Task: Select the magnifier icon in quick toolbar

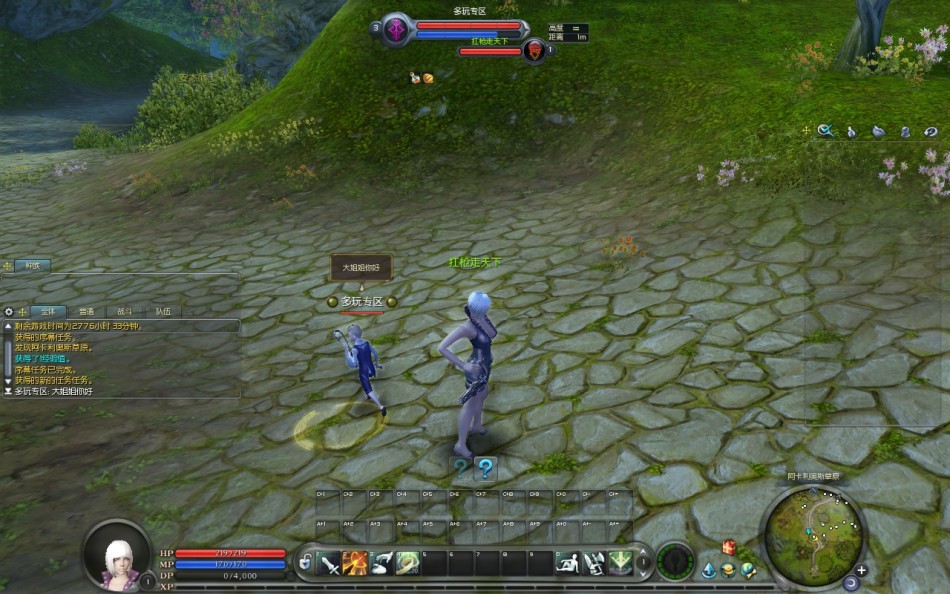Action: [825, 130]
